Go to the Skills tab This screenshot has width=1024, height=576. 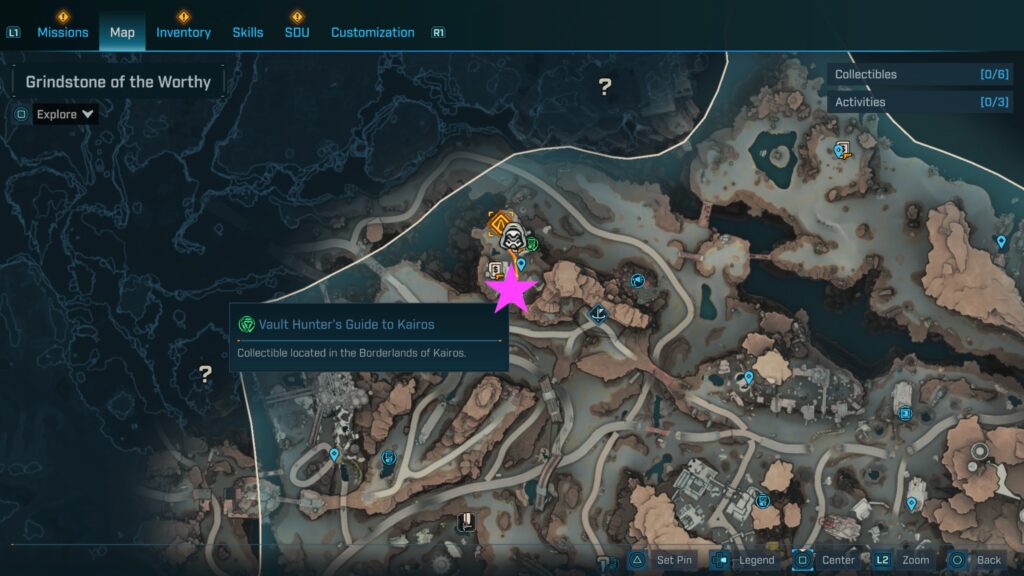click(248, 32)
